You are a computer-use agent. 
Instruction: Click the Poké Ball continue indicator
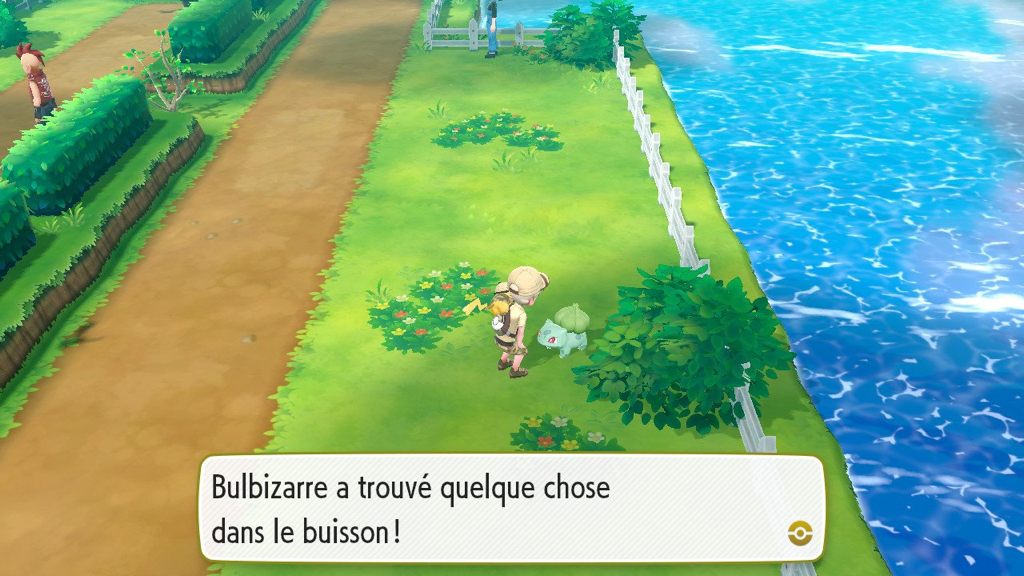tap(799, 533)
